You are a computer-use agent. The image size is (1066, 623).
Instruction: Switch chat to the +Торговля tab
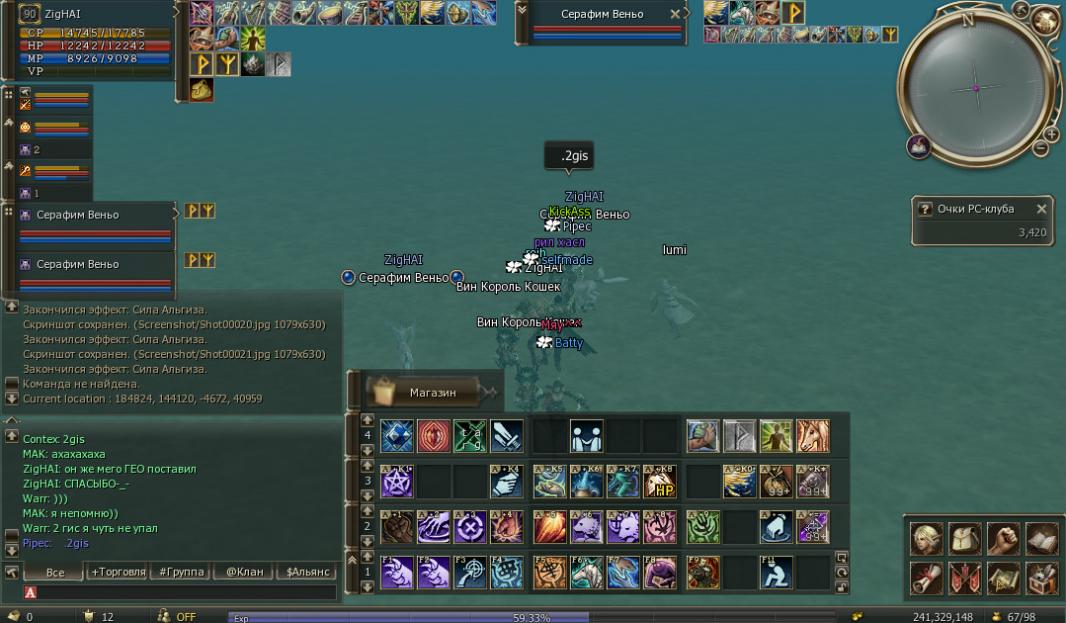(117, 572)
